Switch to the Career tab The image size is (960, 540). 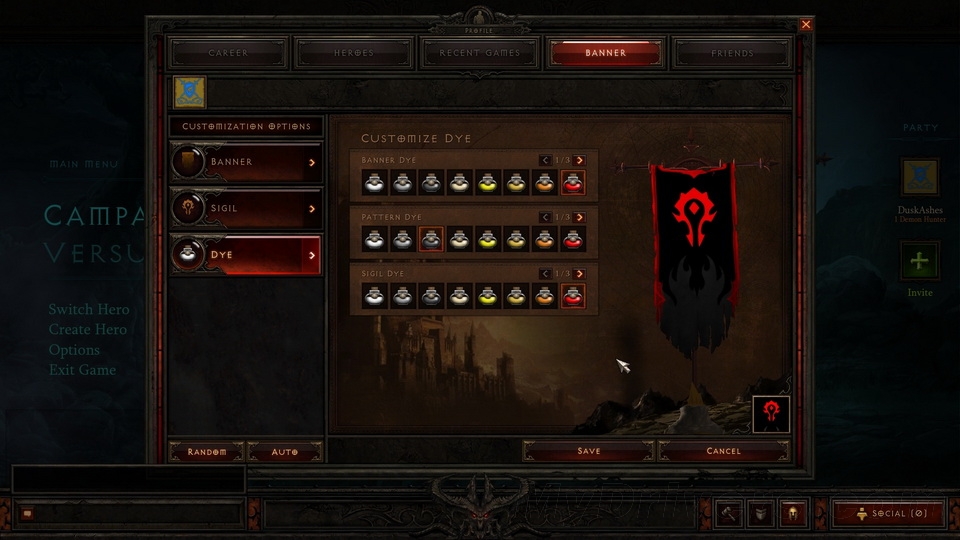[x=228, y=53]
